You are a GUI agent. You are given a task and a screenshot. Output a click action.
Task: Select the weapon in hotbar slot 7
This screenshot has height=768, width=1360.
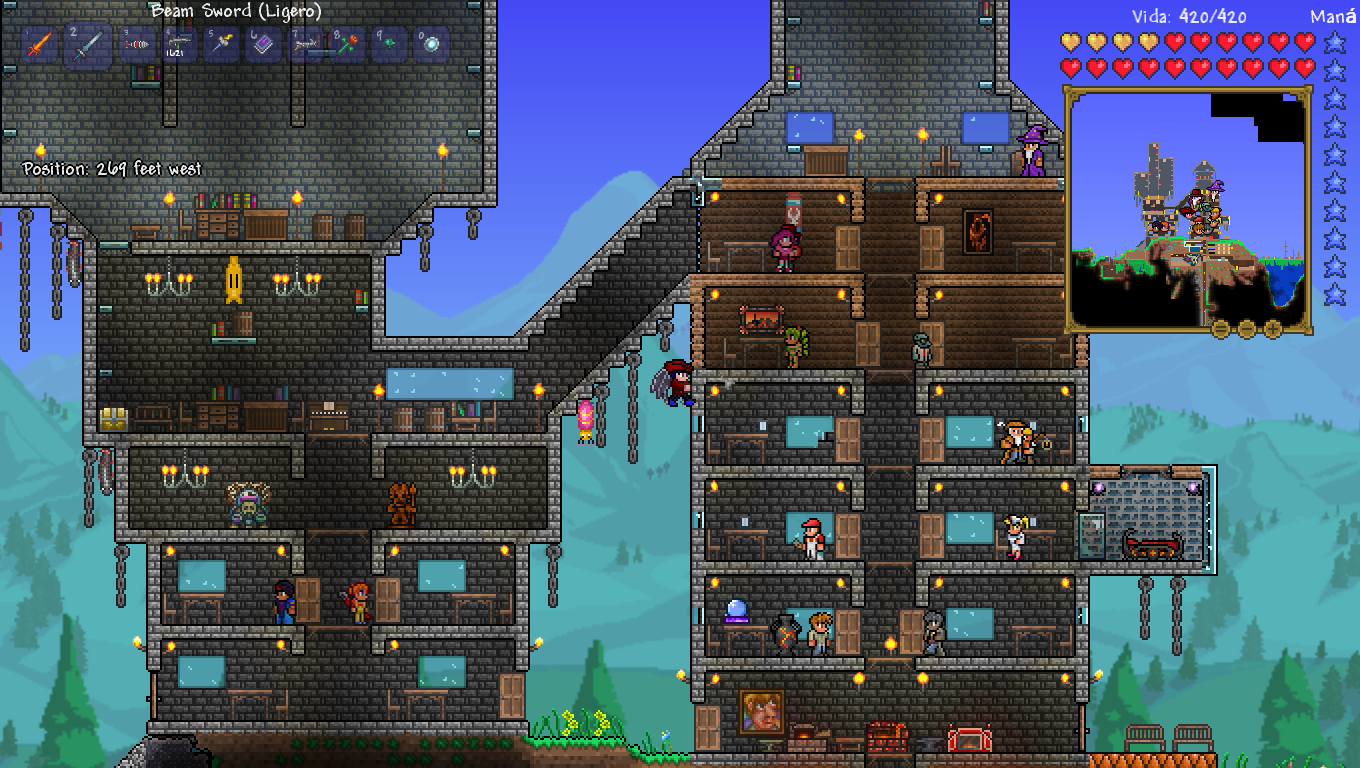pyautogui.click(x=306, y=45)
